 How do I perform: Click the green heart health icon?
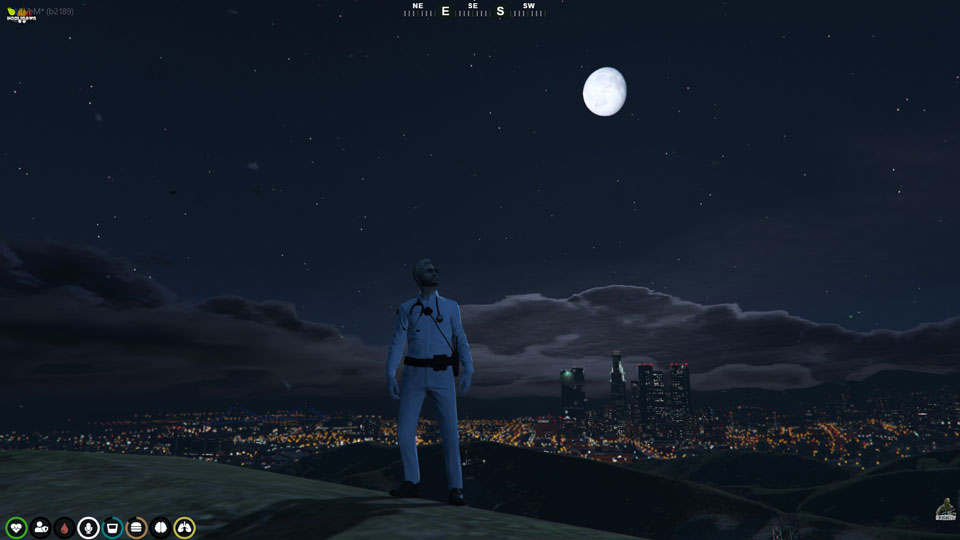[16, 527]
